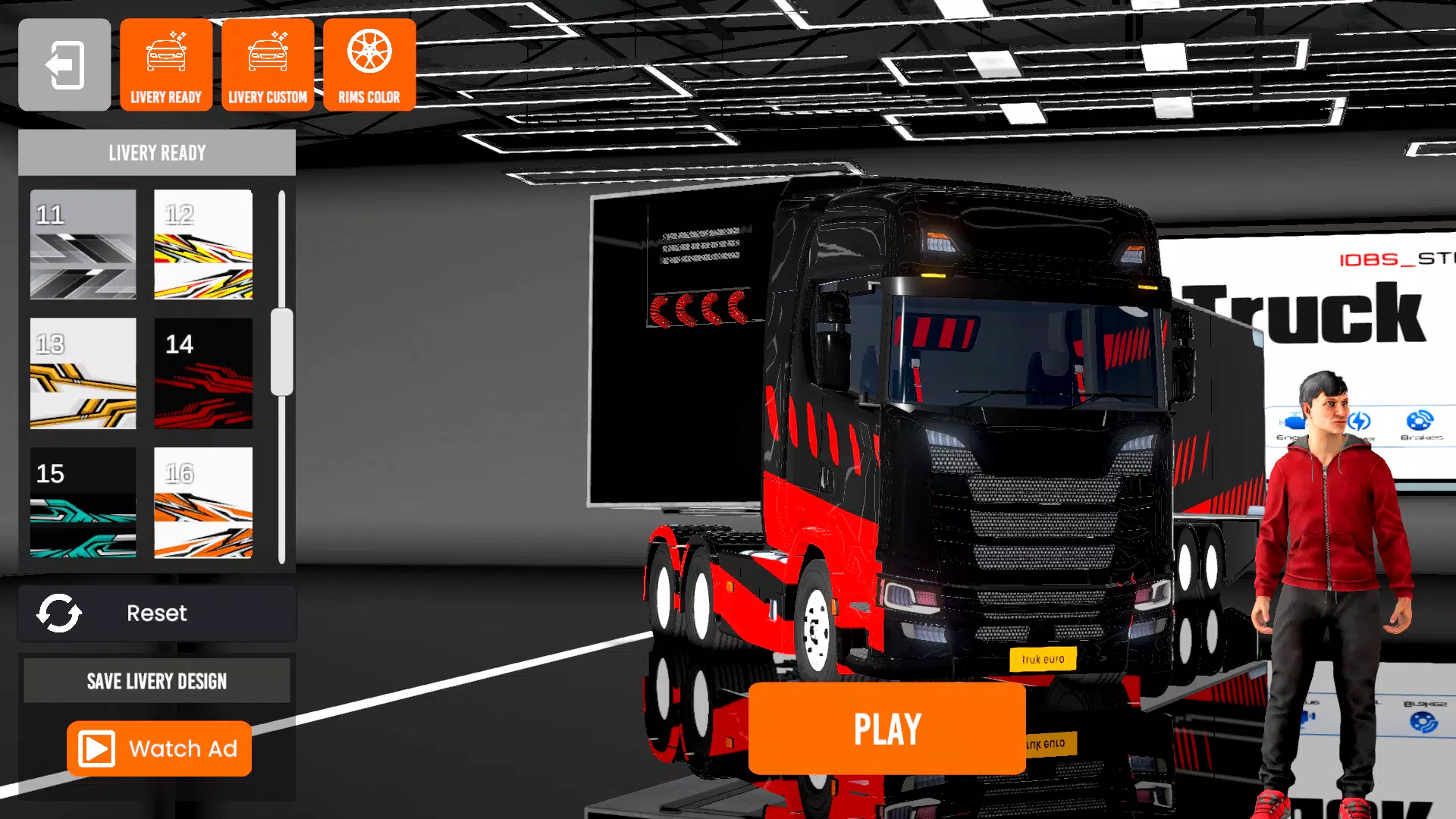Apply the teal livery design 15
Image resolution: width=1456 pixels, height=819 pixels.
pyautogui.click(x=83, y=503)
